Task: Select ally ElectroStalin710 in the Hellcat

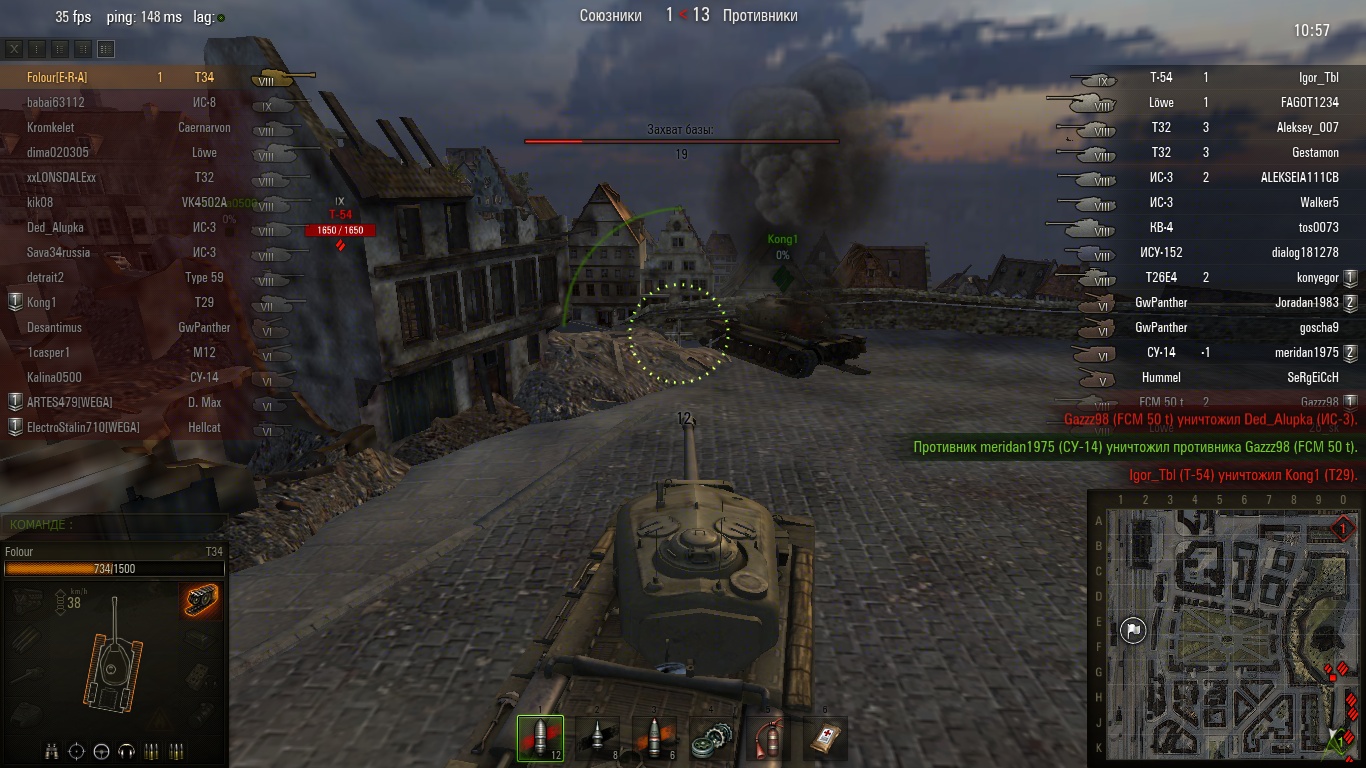Action: (x=70, y=428)
